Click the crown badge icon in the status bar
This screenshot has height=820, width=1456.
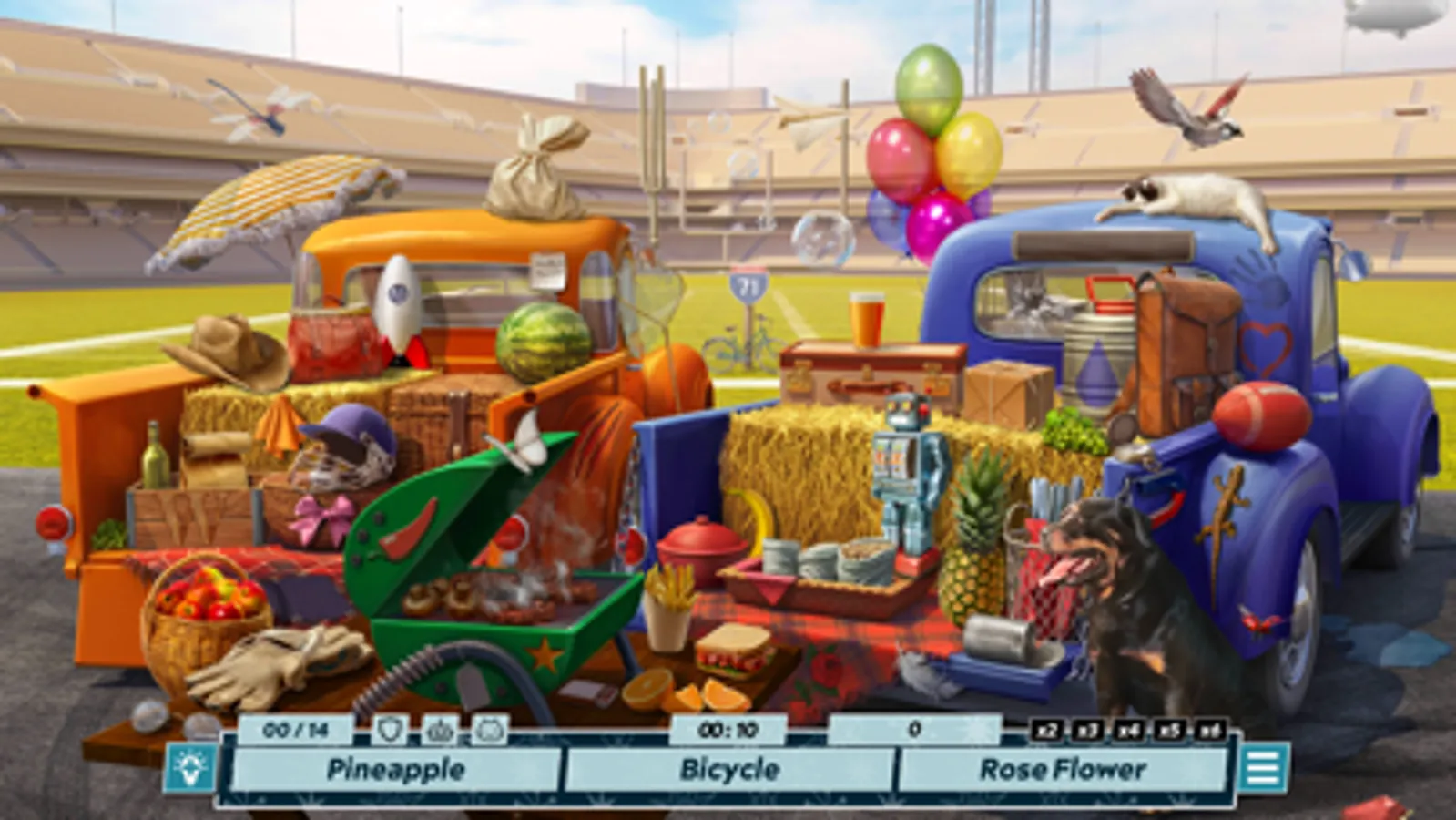(440, 730)
